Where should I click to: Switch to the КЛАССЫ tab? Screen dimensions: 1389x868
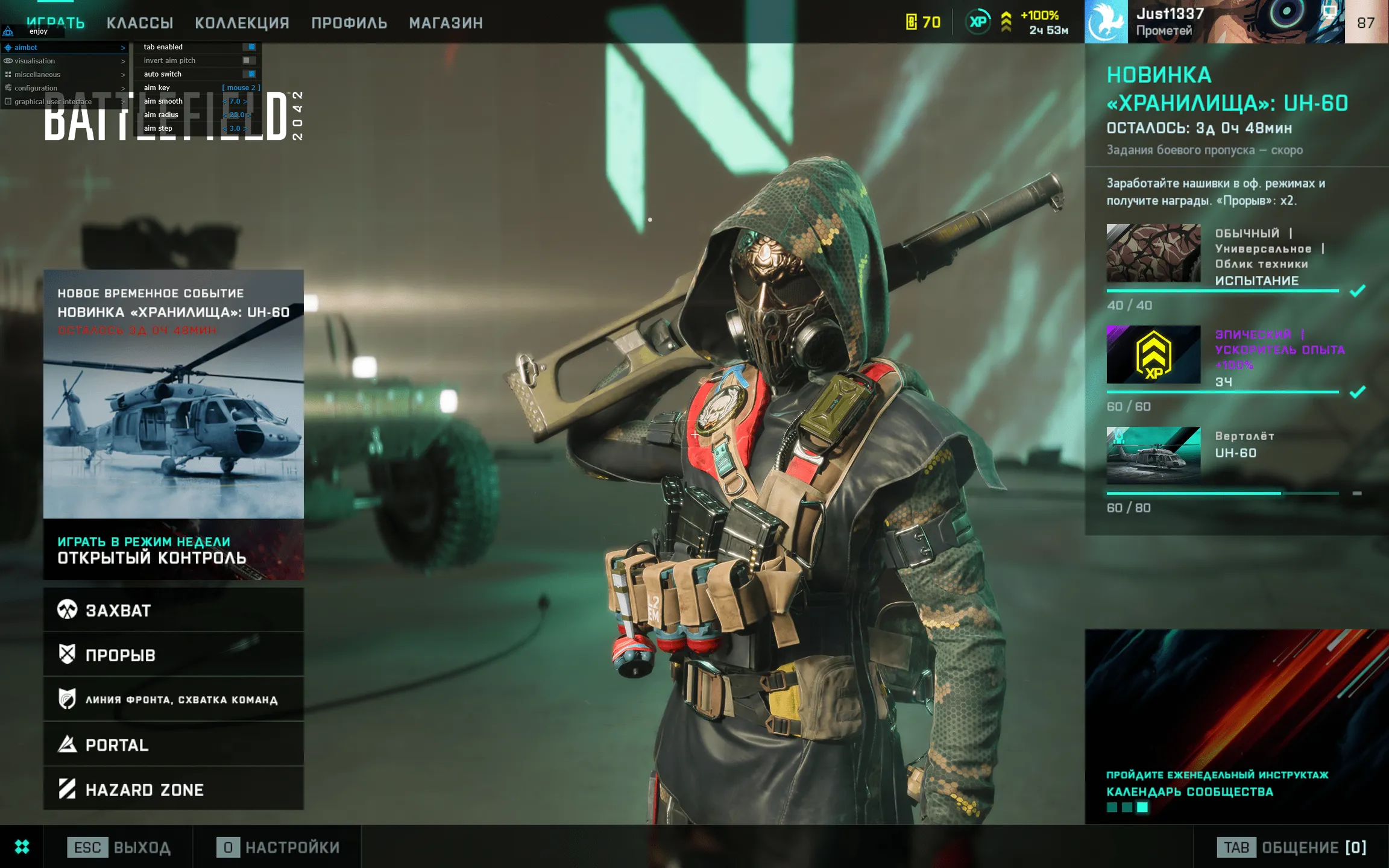point(140,23)
